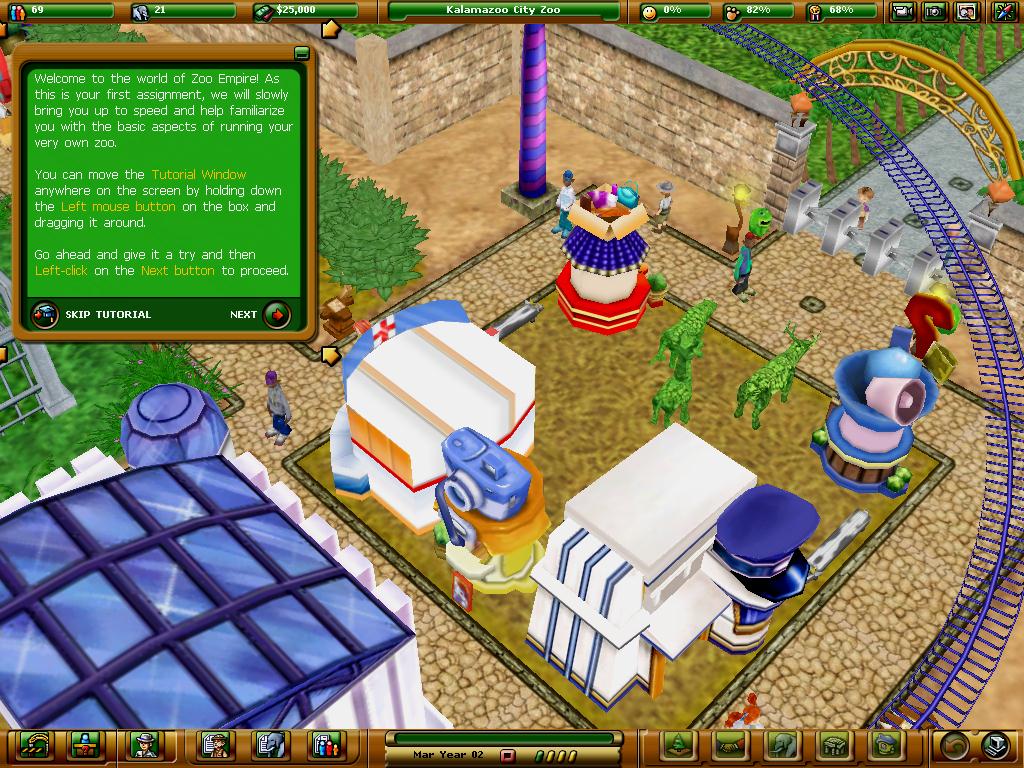The width and height of the screenshot is (1024, 768).
Task: Open the visitor report list
Action: 325,745
